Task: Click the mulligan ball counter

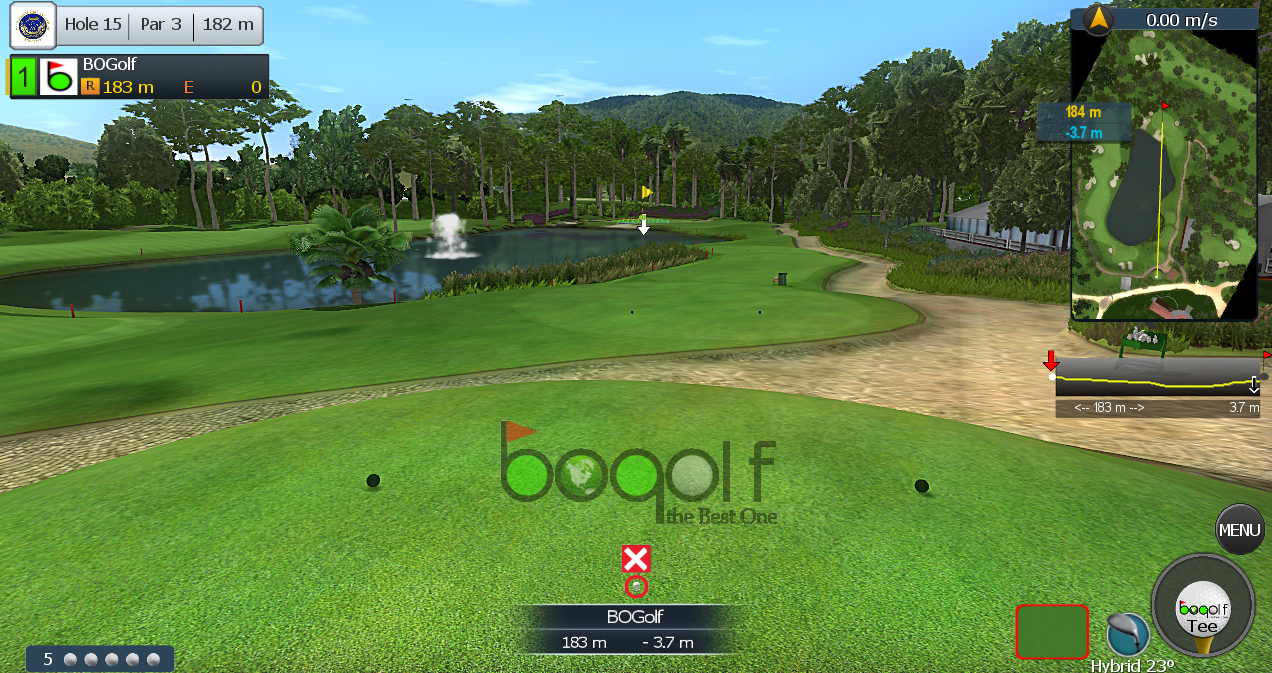Action: [100, 659]
